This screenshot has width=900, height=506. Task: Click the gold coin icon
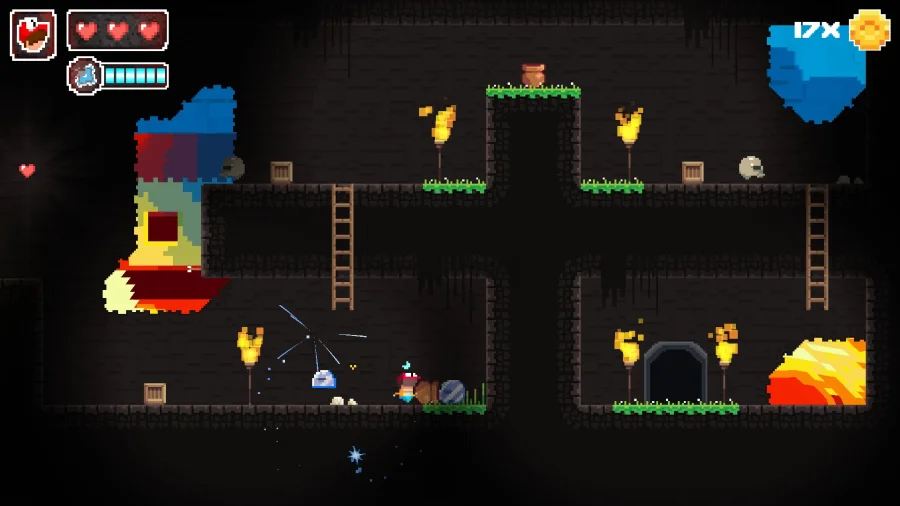click(869, 30)
